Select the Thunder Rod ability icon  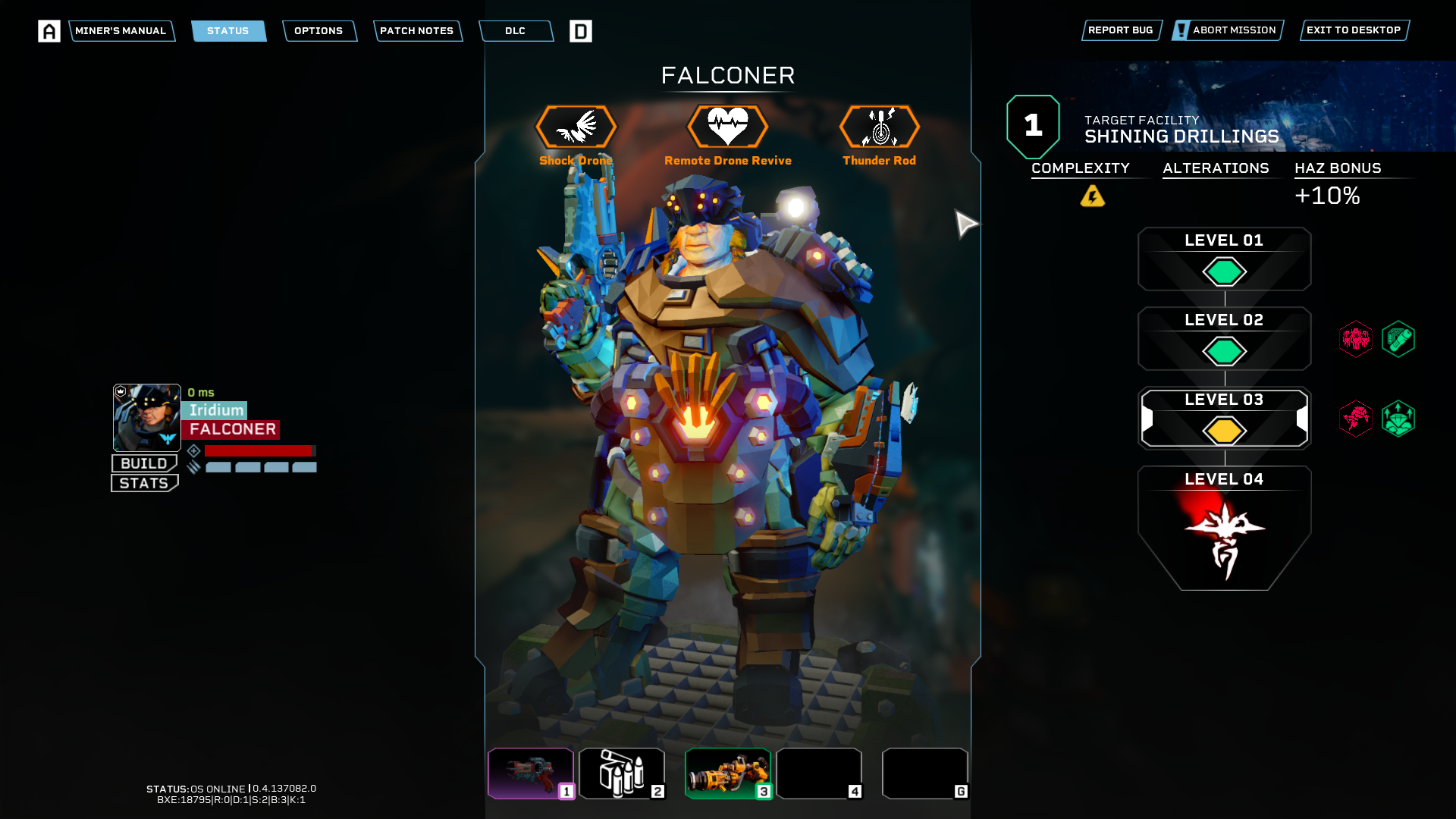(x=880, y=127)
